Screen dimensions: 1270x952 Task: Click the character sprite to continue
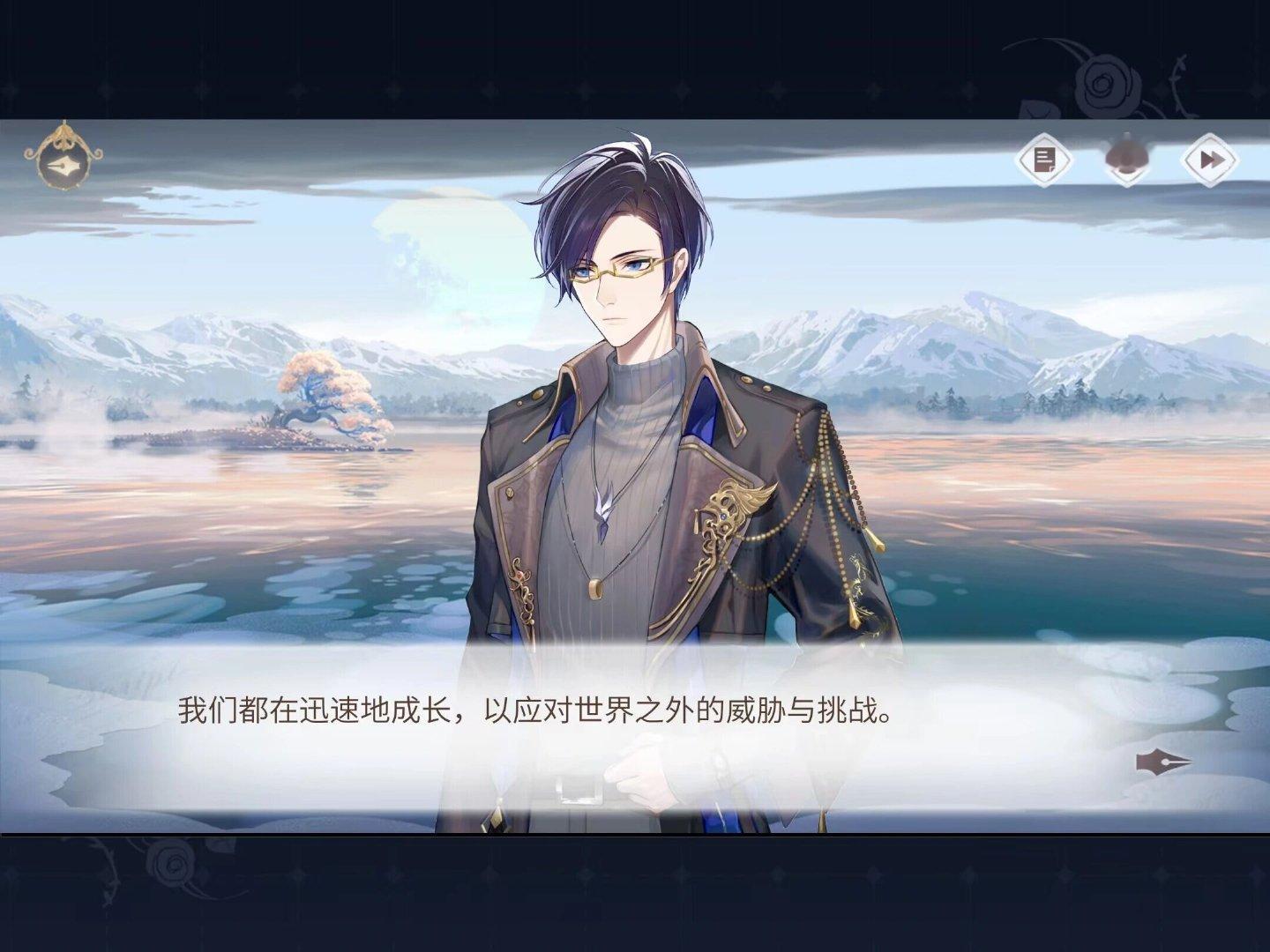click(x=635, y=441)
